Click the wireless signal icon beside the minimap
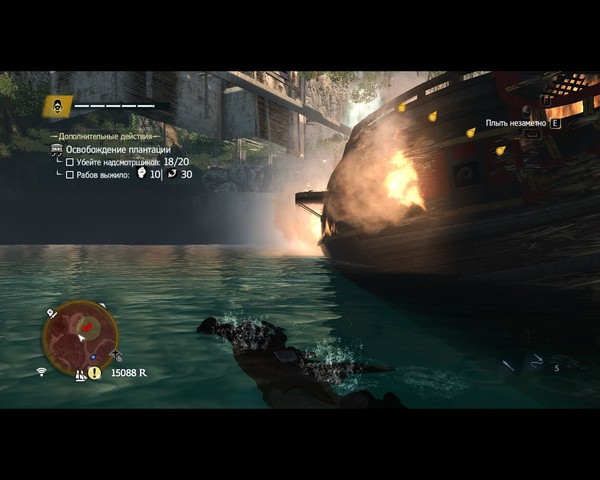The image size is (600, 480). pos(42,372)
